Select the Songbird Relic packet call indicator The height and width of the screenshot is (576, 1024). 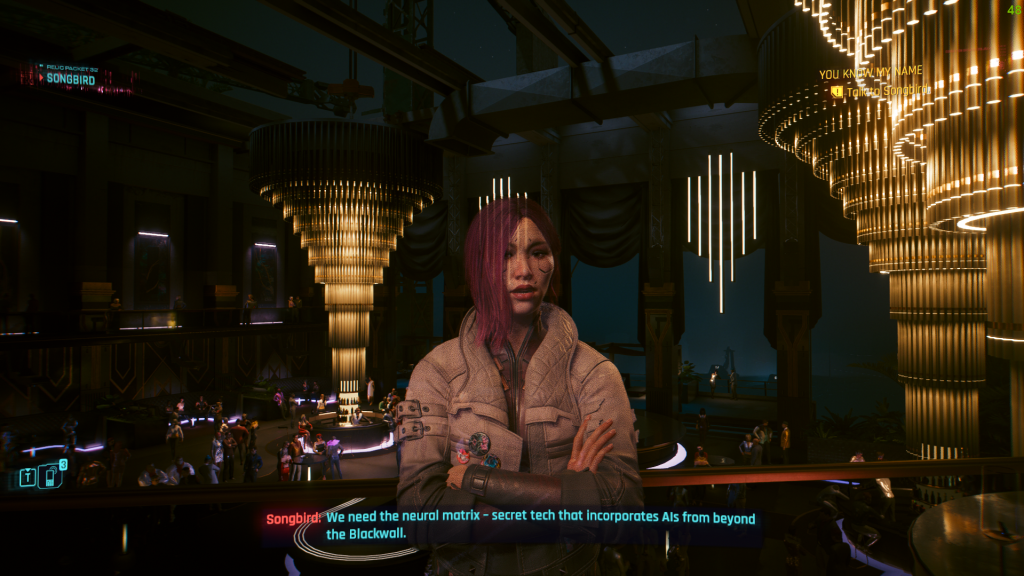tap(72, 77)
